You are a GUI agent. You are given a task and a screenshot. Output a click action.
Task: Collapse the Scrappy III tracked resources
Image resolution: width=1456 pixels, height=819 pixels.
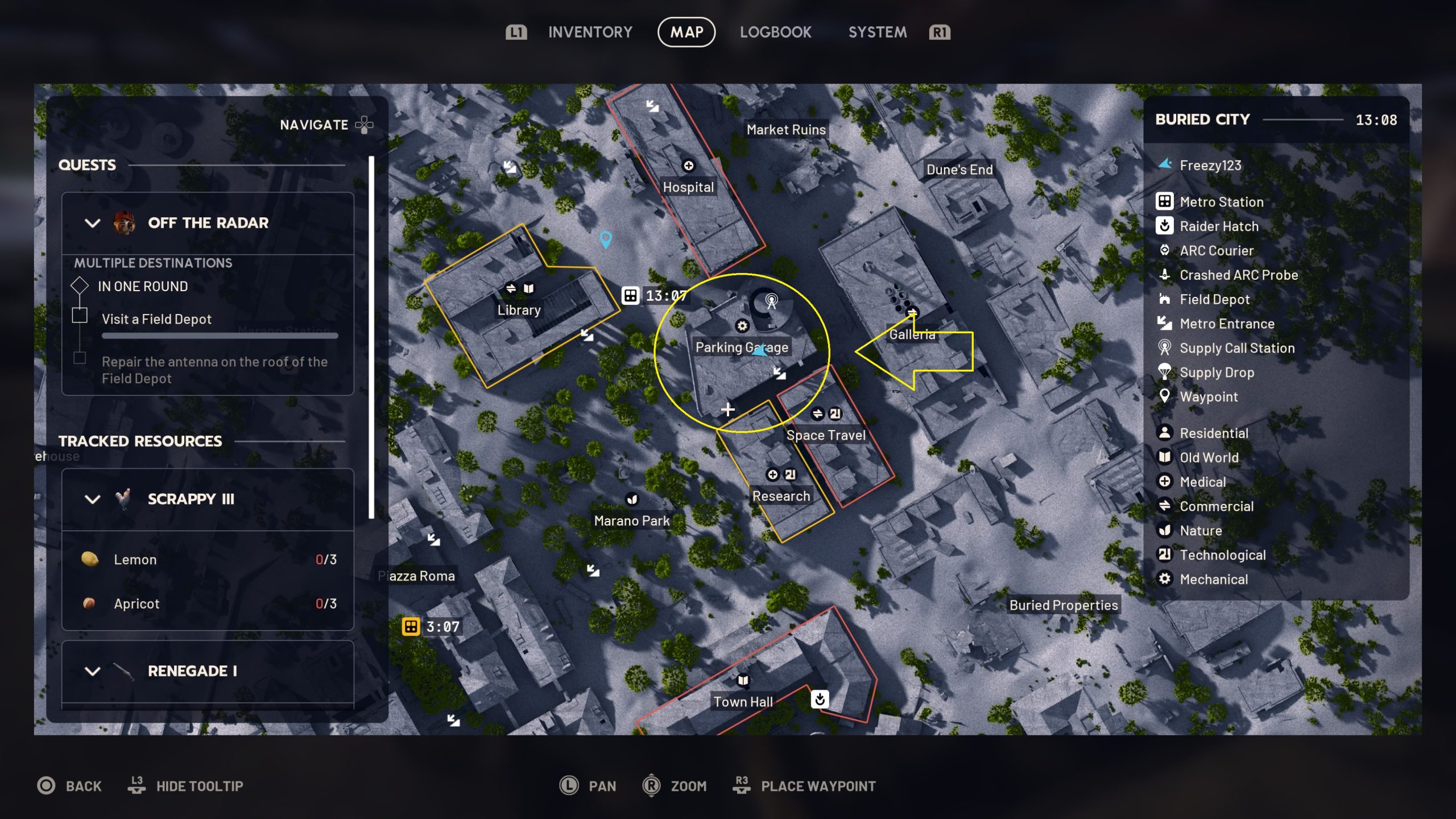click(x=93, y=499)
